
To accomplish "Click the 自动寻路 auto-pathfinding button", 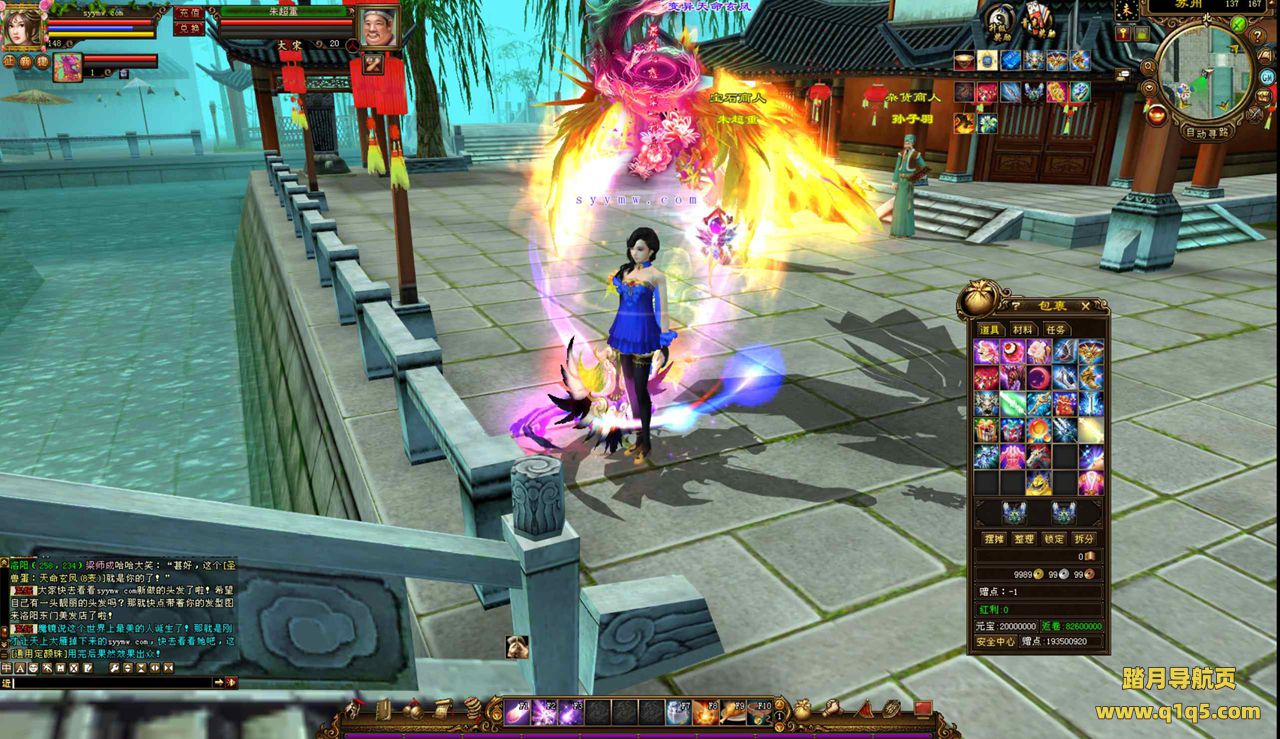I will pyautogui.click(x=1207, y=131).
